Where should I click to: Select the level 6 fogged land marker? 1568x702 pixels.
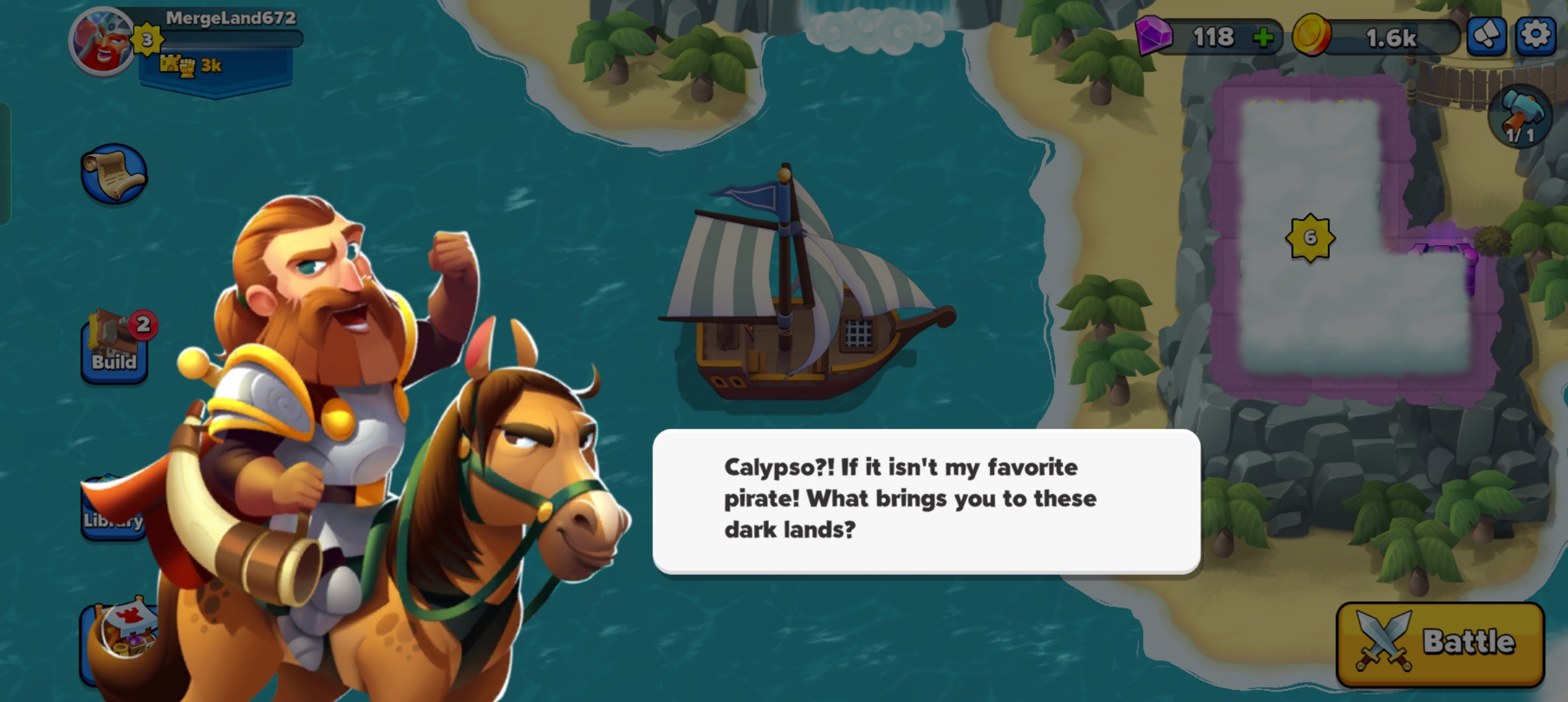click(1310, 238)
